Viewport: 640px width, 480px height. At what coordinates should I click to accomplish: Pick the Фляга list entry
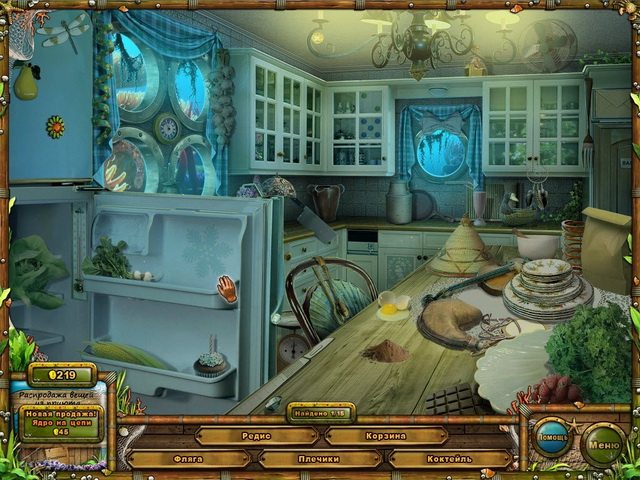189,459
